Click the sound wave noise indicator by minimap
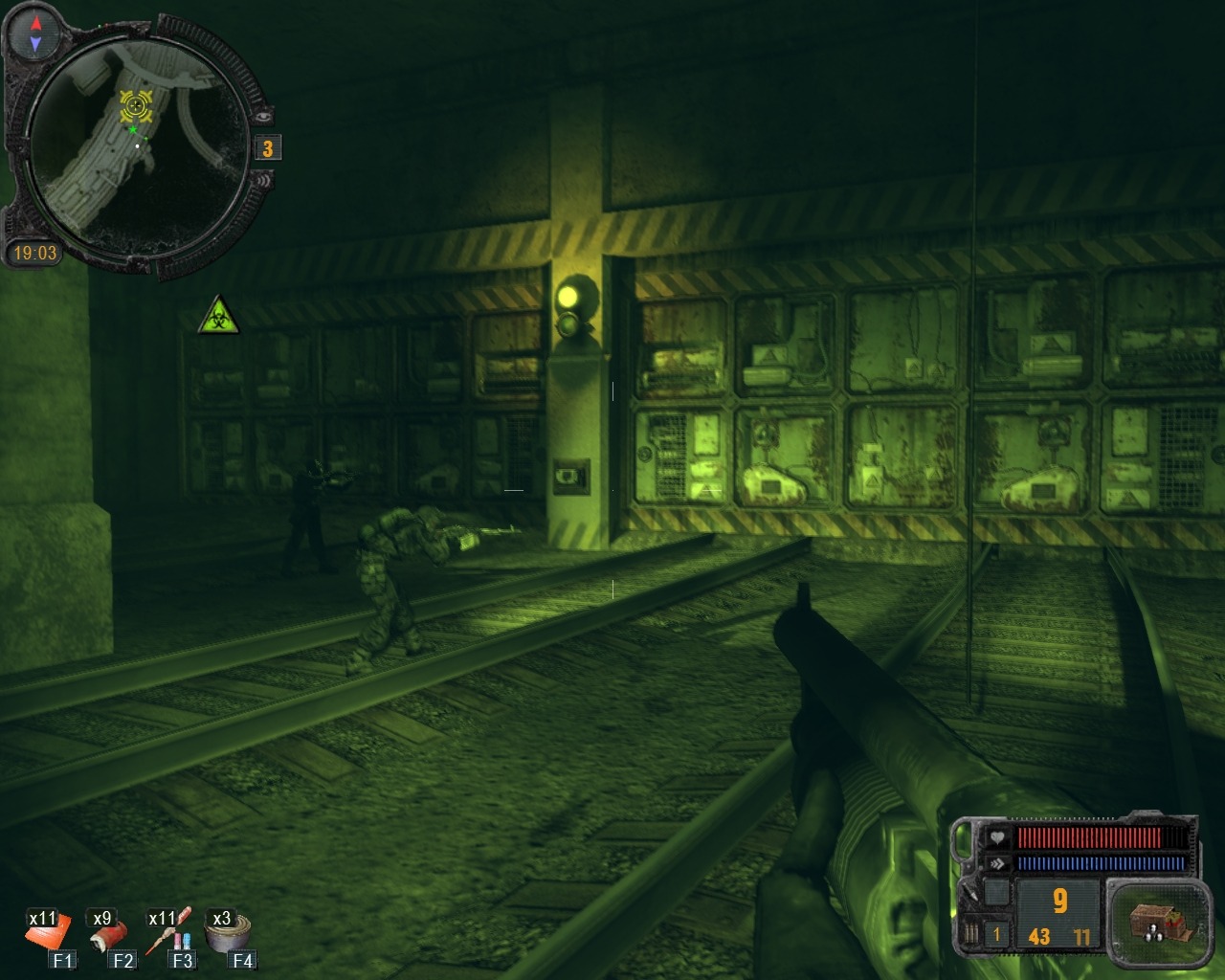The height and width of the screenshot is (980, 1225). click(263, 179)
